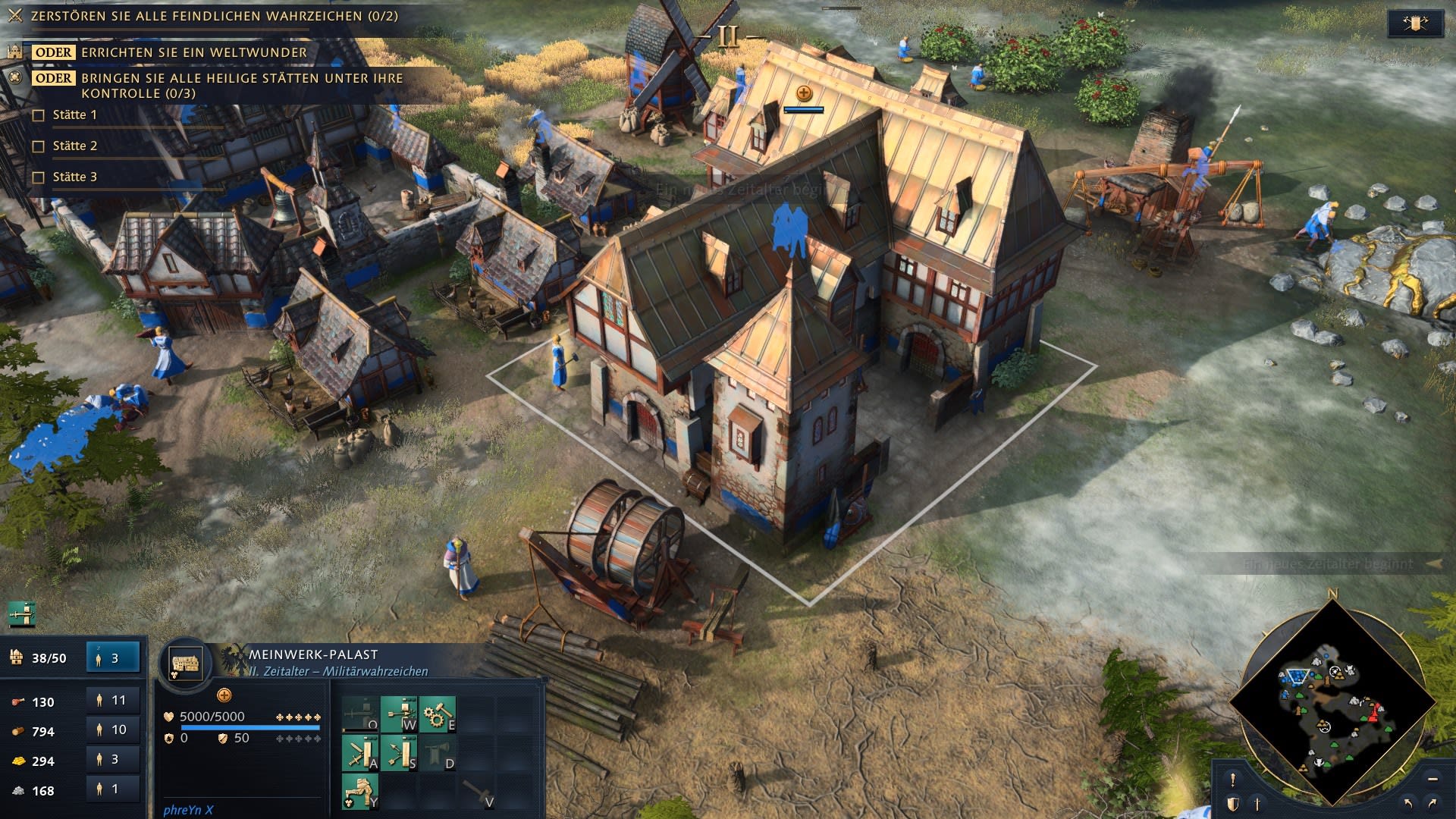1456x819 pixels.
Task: Click the queued research icon above resources
Action: (x=21, y=613)
